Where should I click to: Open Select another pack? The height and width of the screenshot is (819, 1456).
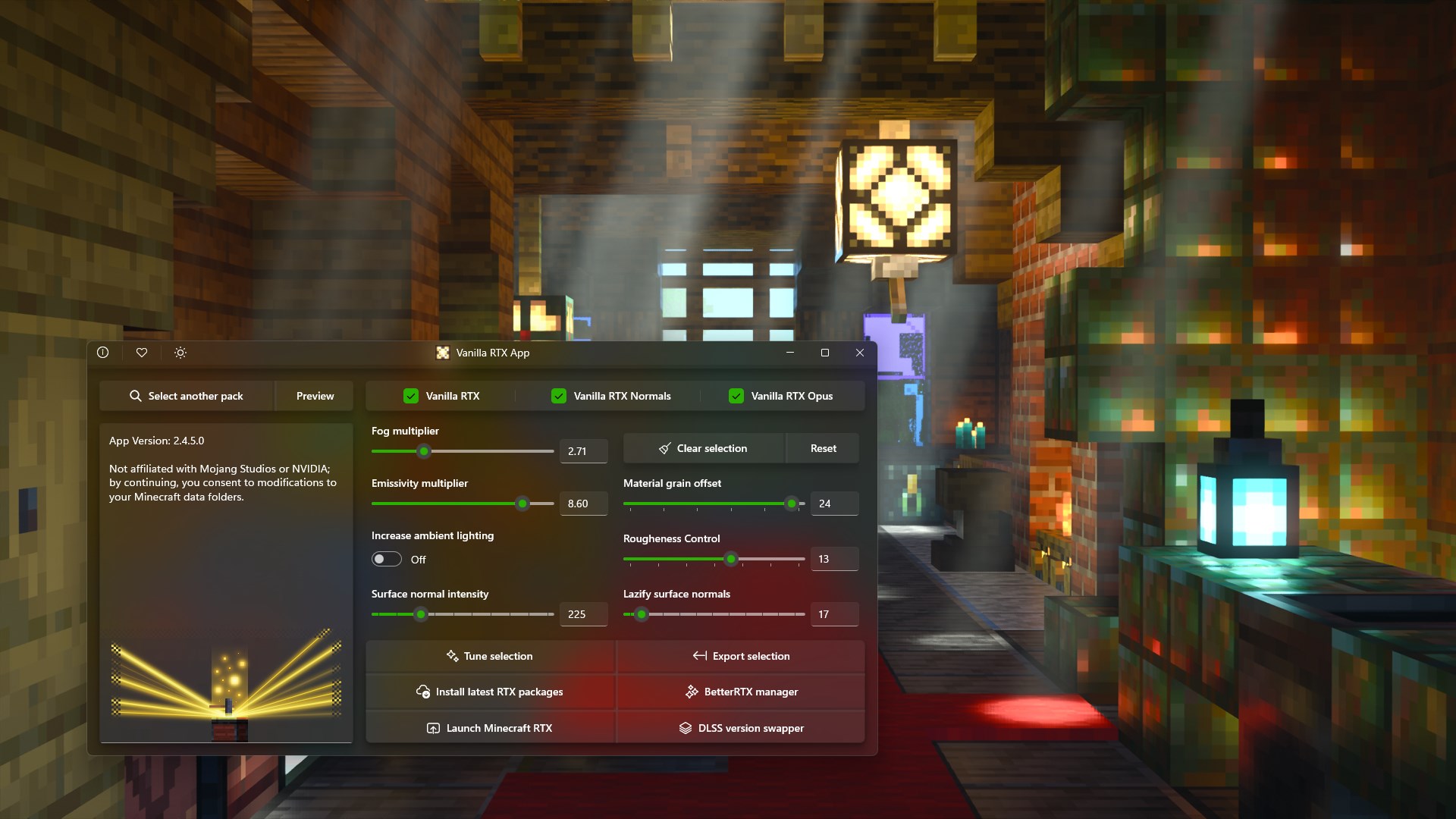coord(194,396)
